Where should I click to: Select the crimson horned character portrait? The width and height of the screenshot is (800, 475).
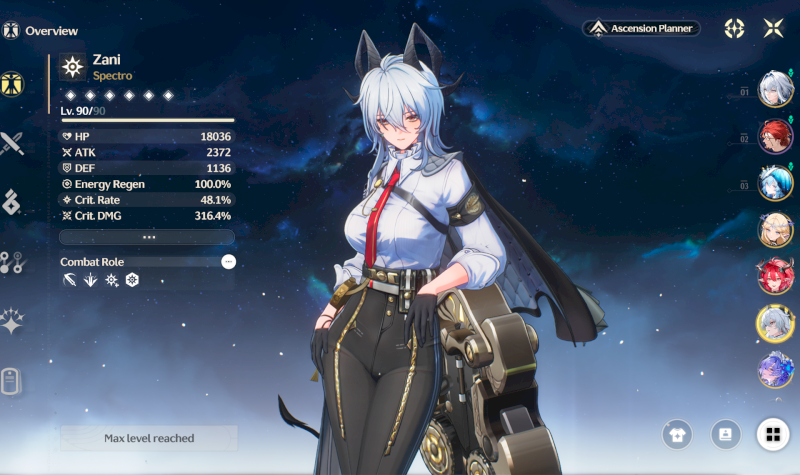775,276
